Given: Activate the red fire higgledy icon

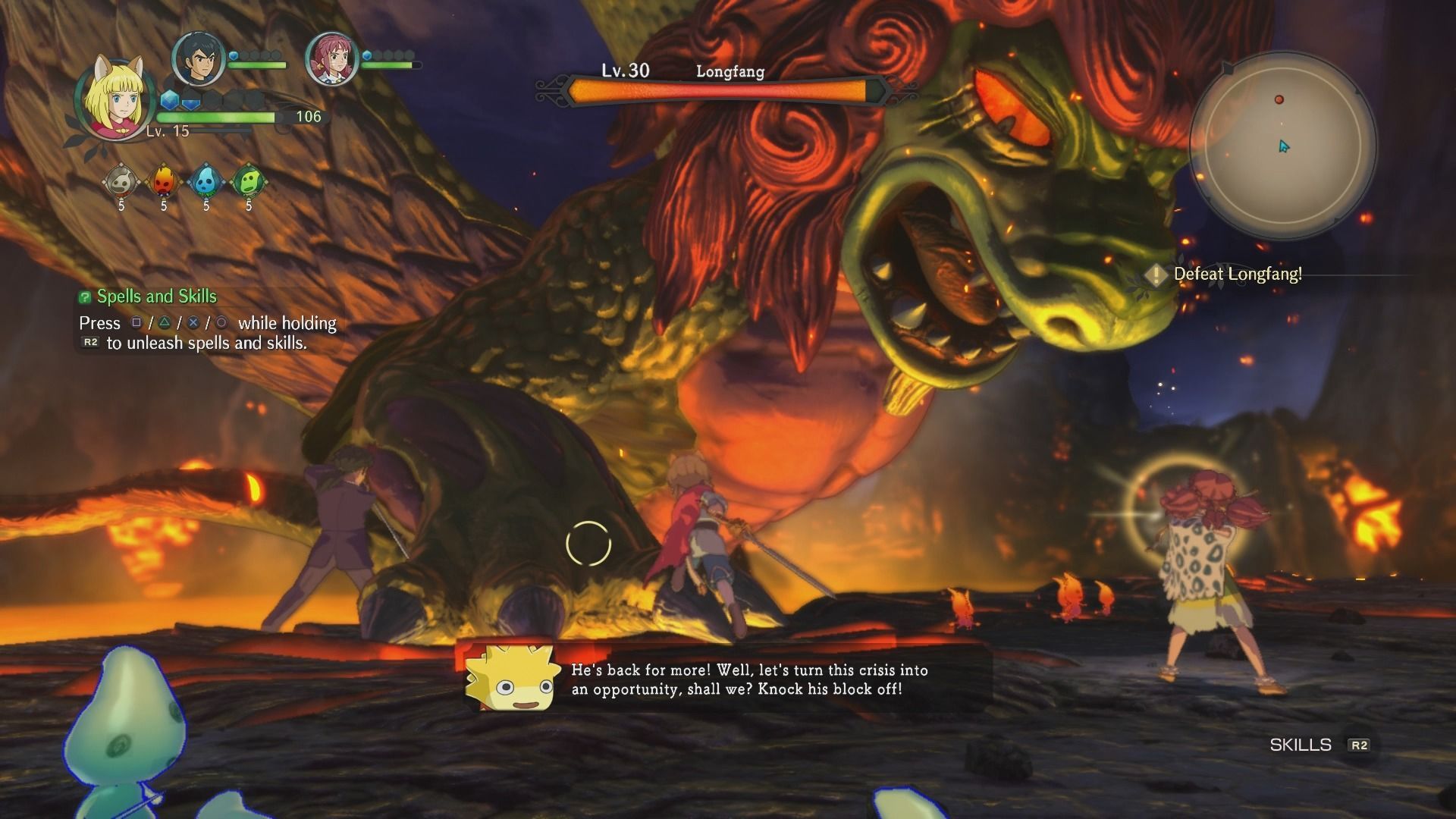Looking at the screenshot, I should pos(164,182).
